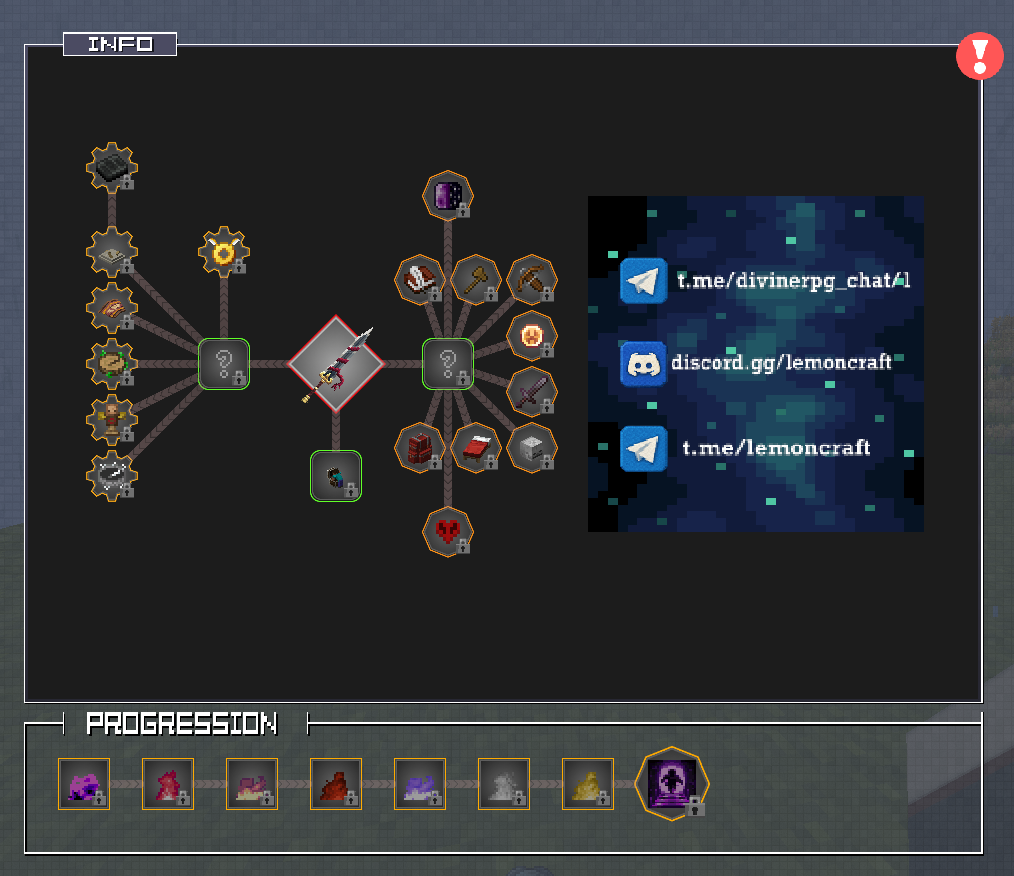Click the Steve player head node
The width and height of the screenshot is (1014, 876).
(336, 475)
